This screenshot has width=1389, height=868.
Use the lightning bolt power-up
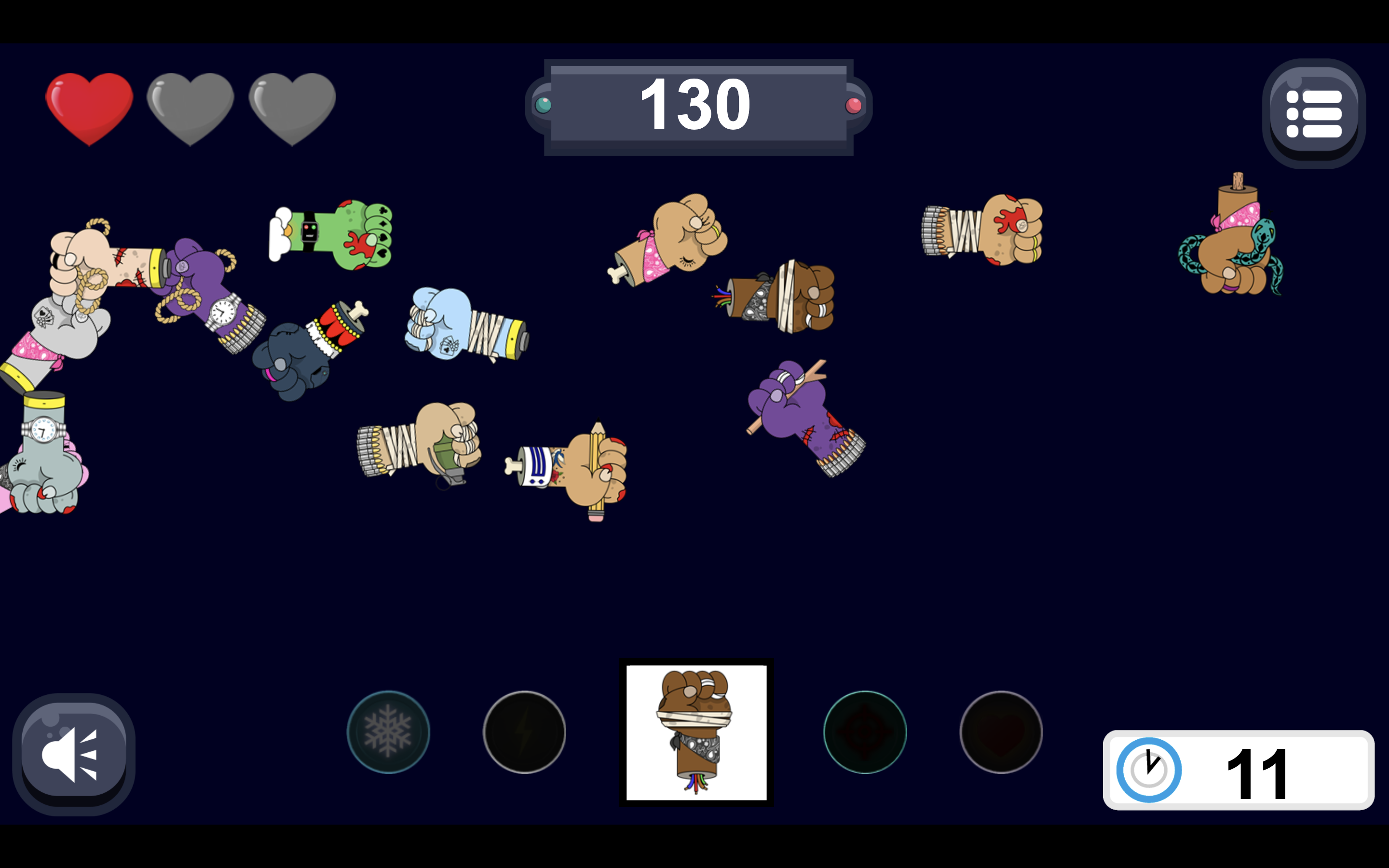pyautogui.click(x=524, y=732)
